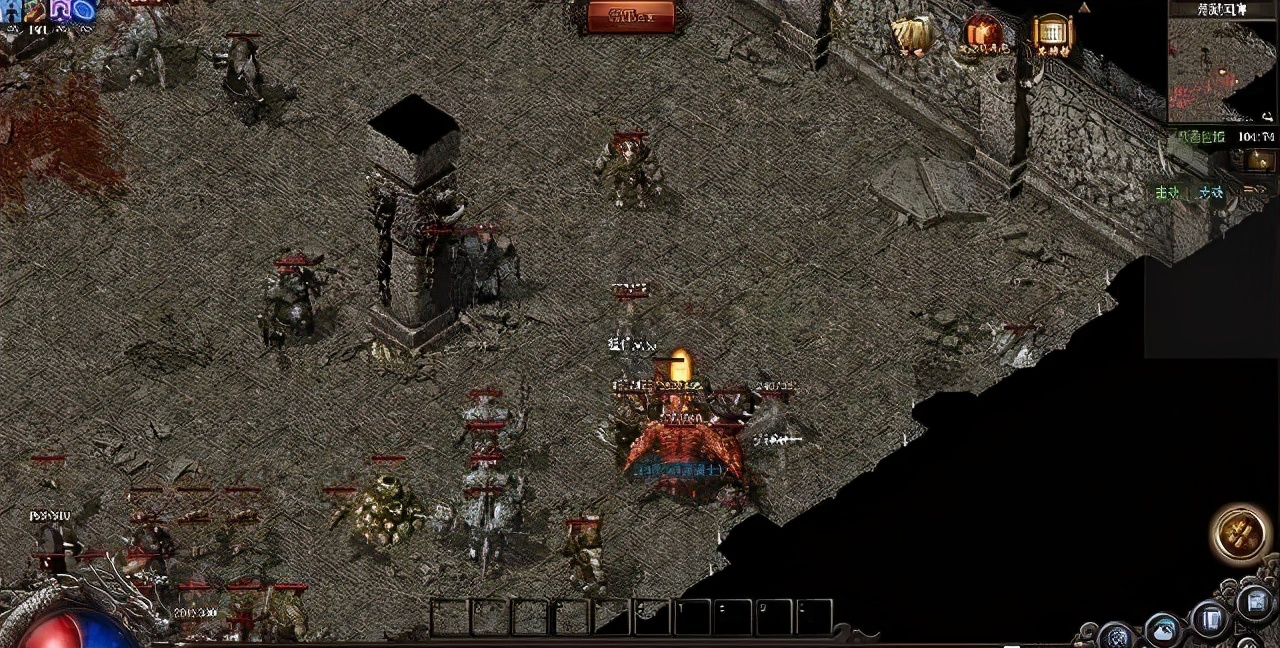
Task: Click the green text button below the minimap
Action: (1167, 192)
